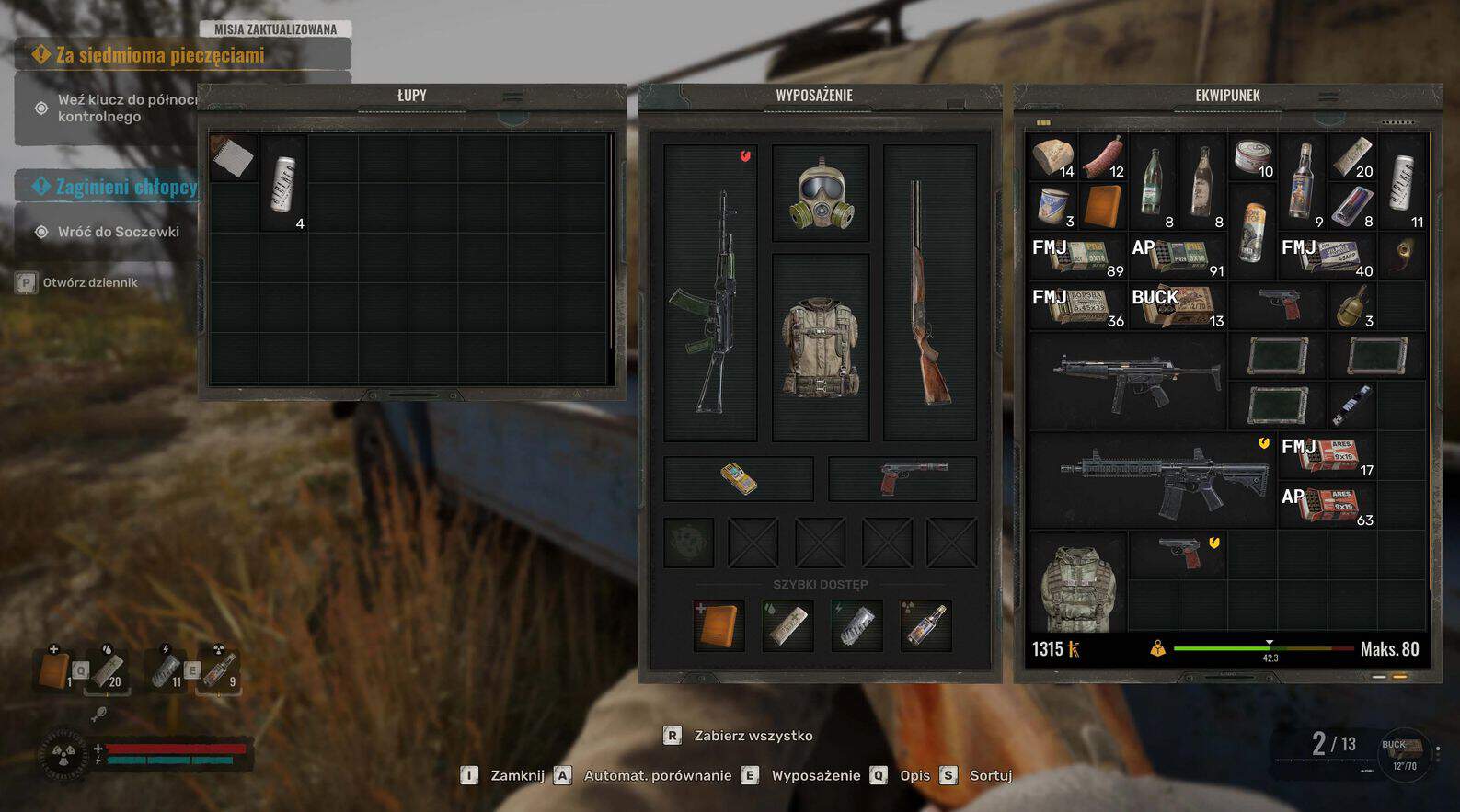Viewport: 1460px width, 812px height.
Task: Take the energy drink cans from loot
Action: click(x=284, y=183)
